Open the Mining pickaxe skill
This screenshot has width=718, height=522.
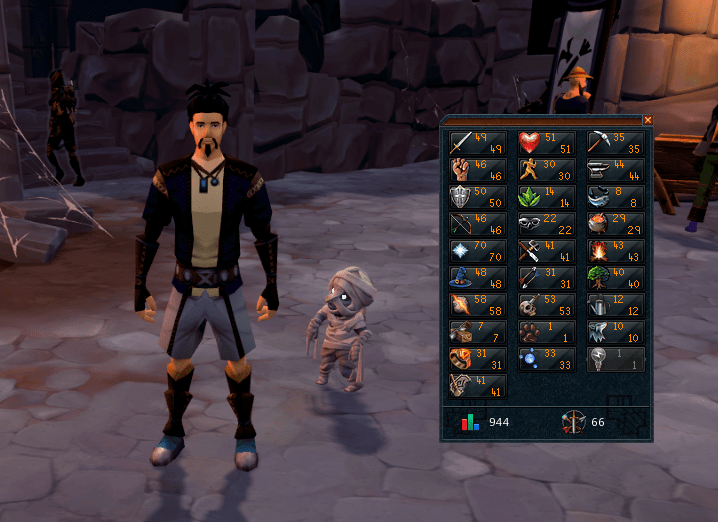616,143
